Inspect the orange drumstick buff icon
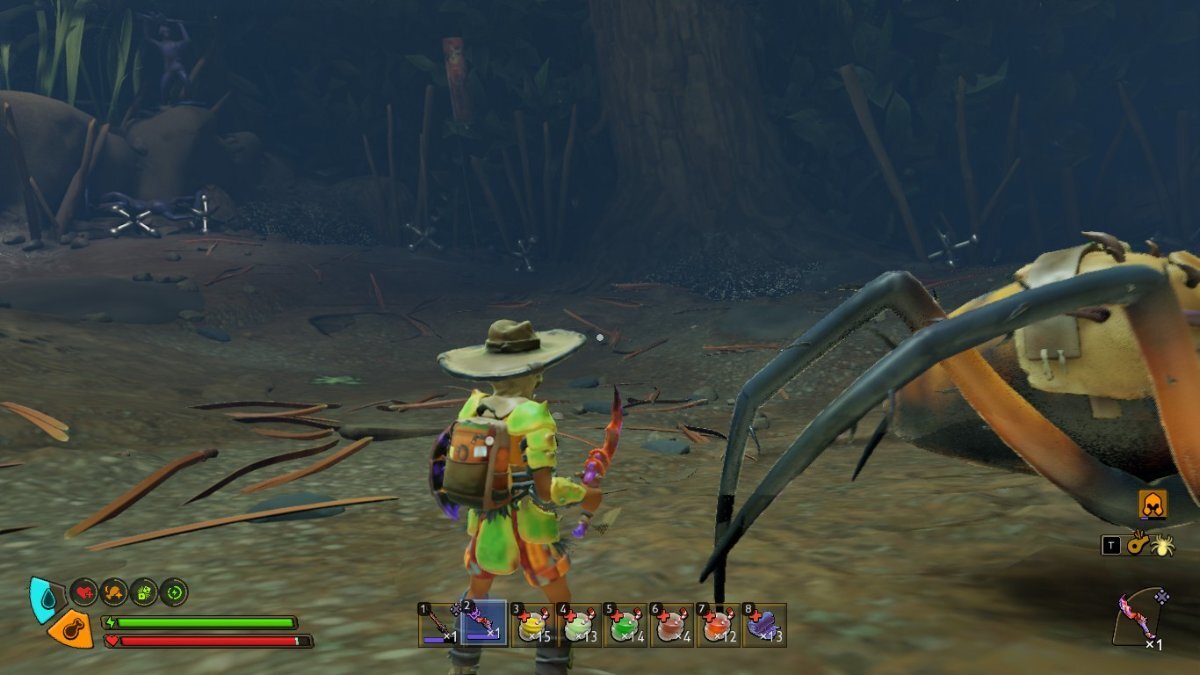Screen dimensions: 1200x675 click(114, 592)
